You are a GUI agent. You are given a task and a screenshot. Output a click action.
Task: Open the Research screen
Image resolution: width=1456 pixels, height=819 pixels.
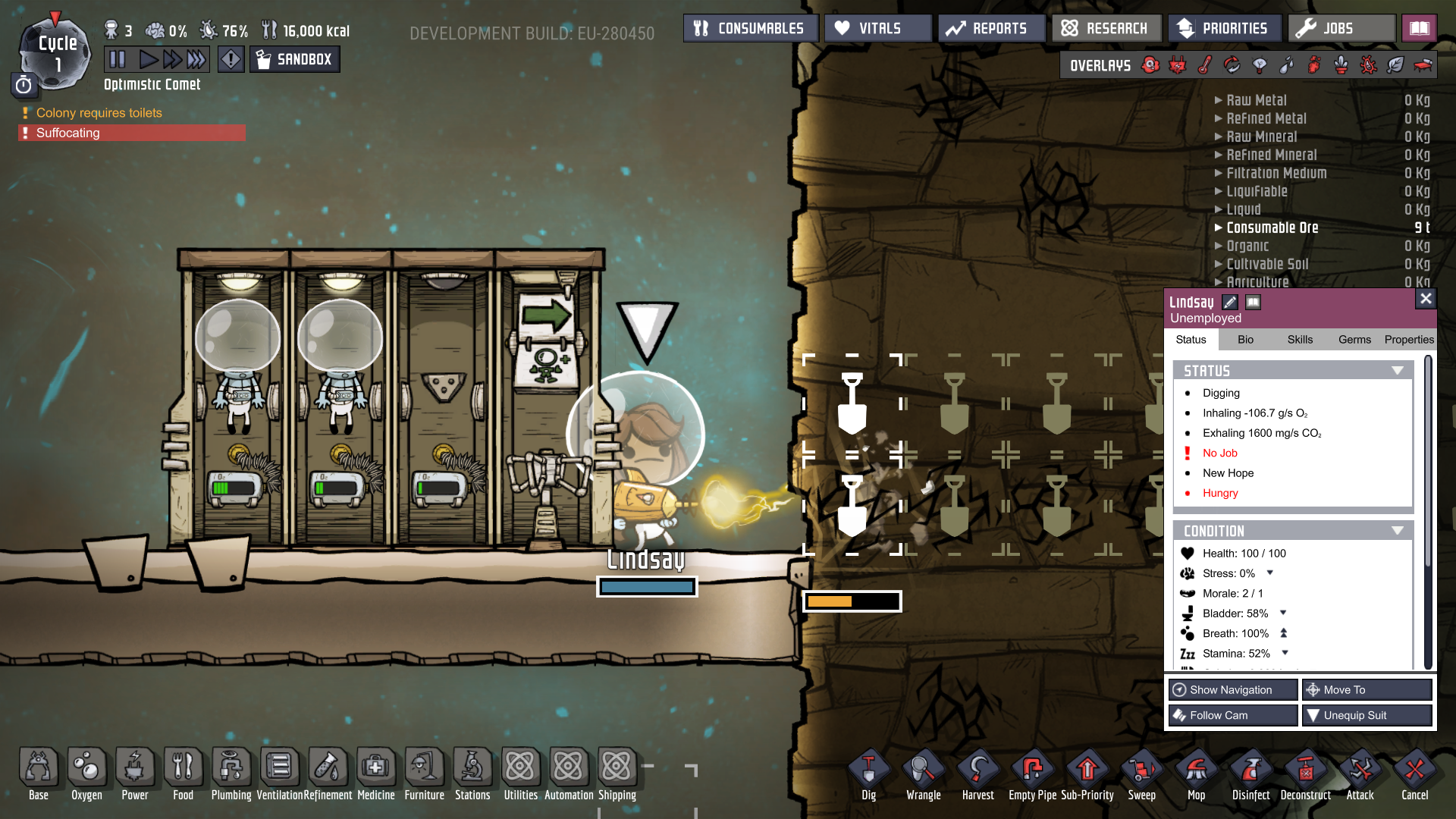(1106, 29)
